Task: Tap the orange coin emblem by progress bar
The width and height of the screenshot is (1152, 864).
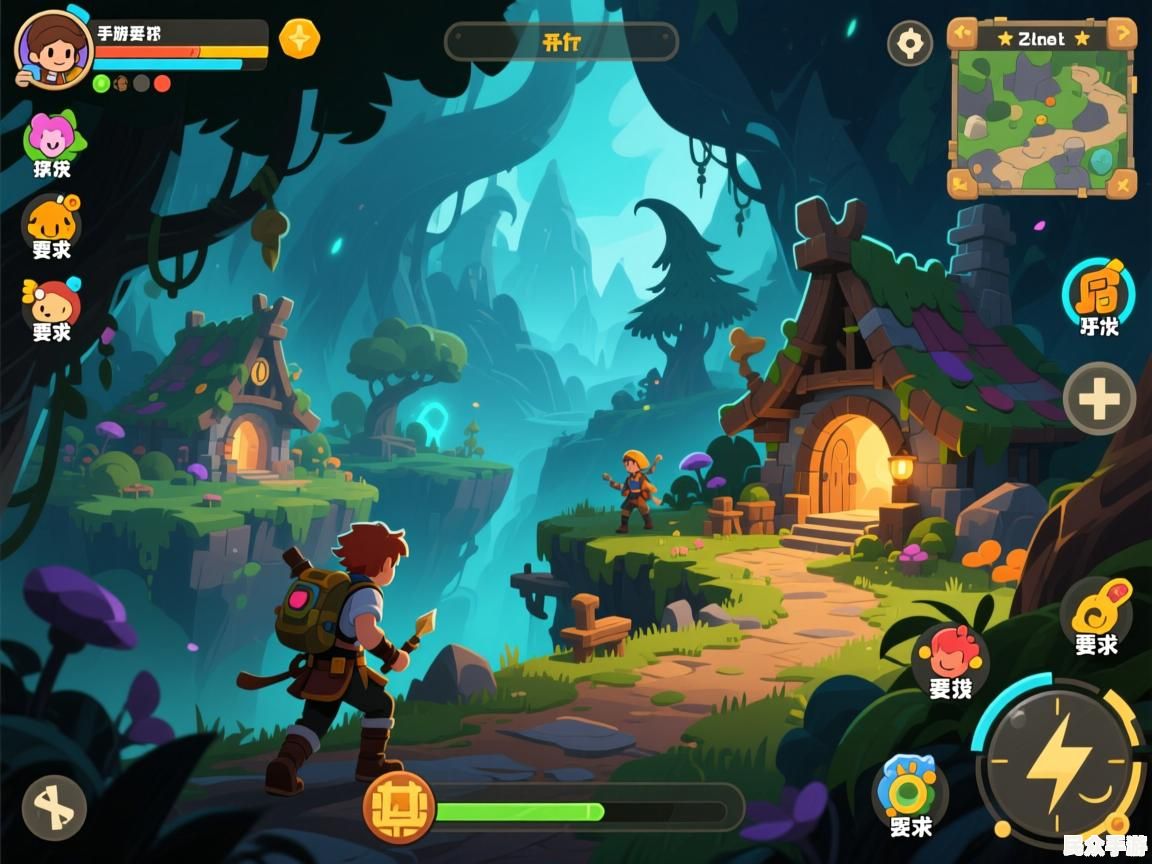Action: click(x=399, y=808)
